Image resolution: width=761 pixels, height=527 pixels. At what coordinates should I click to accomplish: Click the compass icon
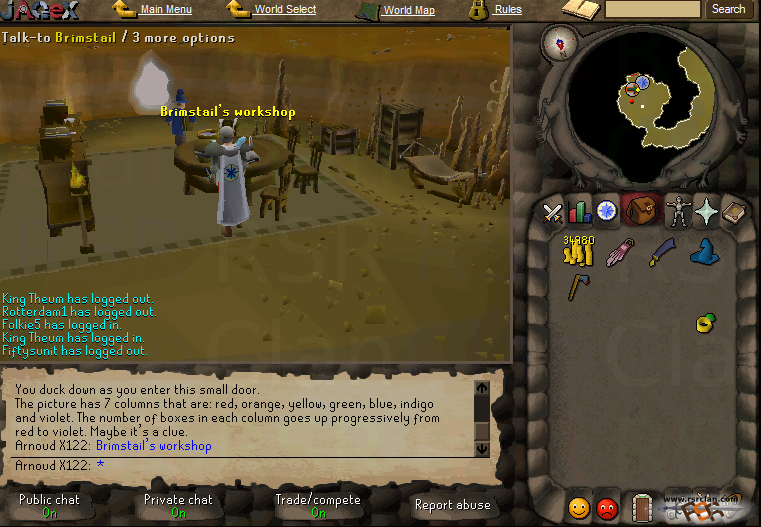click(x=558, y=43)
